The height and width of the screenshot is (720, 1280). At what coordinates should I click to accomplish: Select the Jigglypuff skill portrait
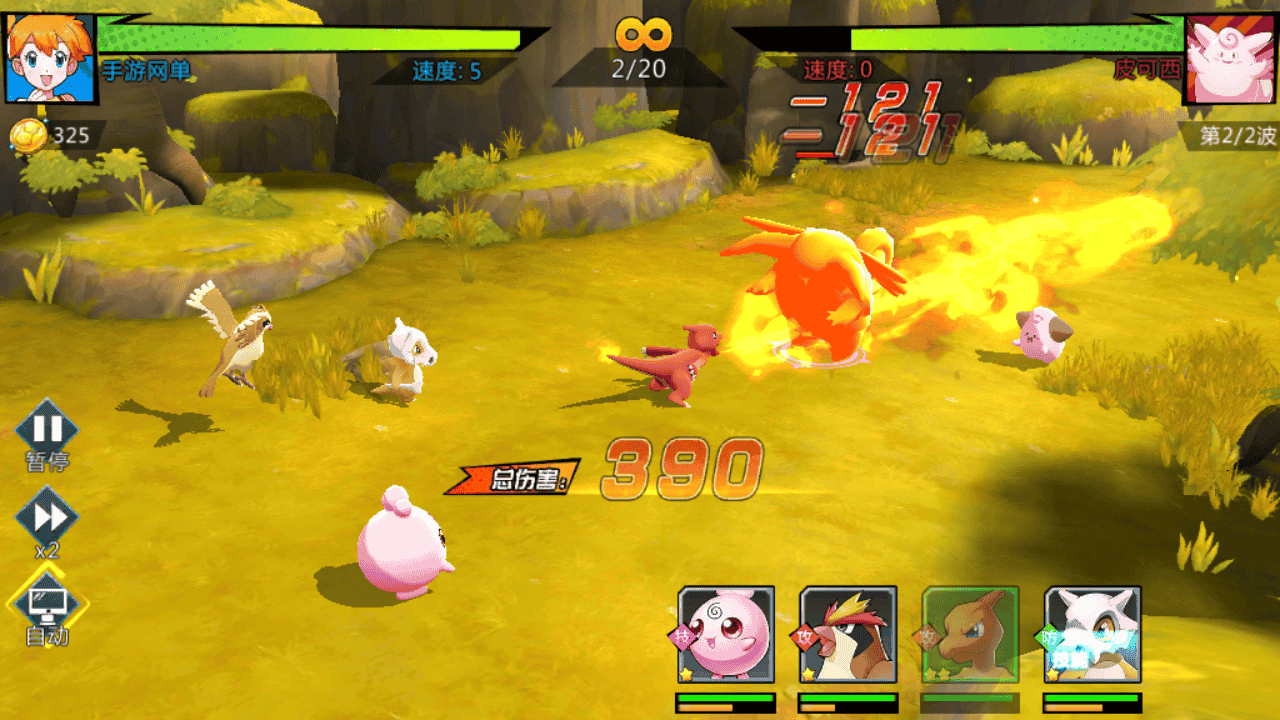click(726, 634)
